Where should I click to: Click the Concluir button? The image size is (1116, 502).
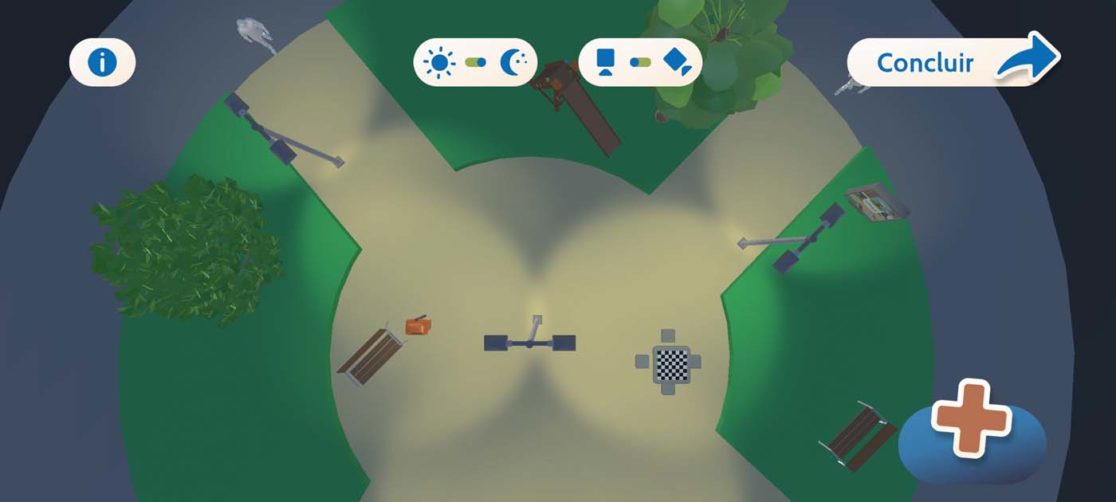952,63
